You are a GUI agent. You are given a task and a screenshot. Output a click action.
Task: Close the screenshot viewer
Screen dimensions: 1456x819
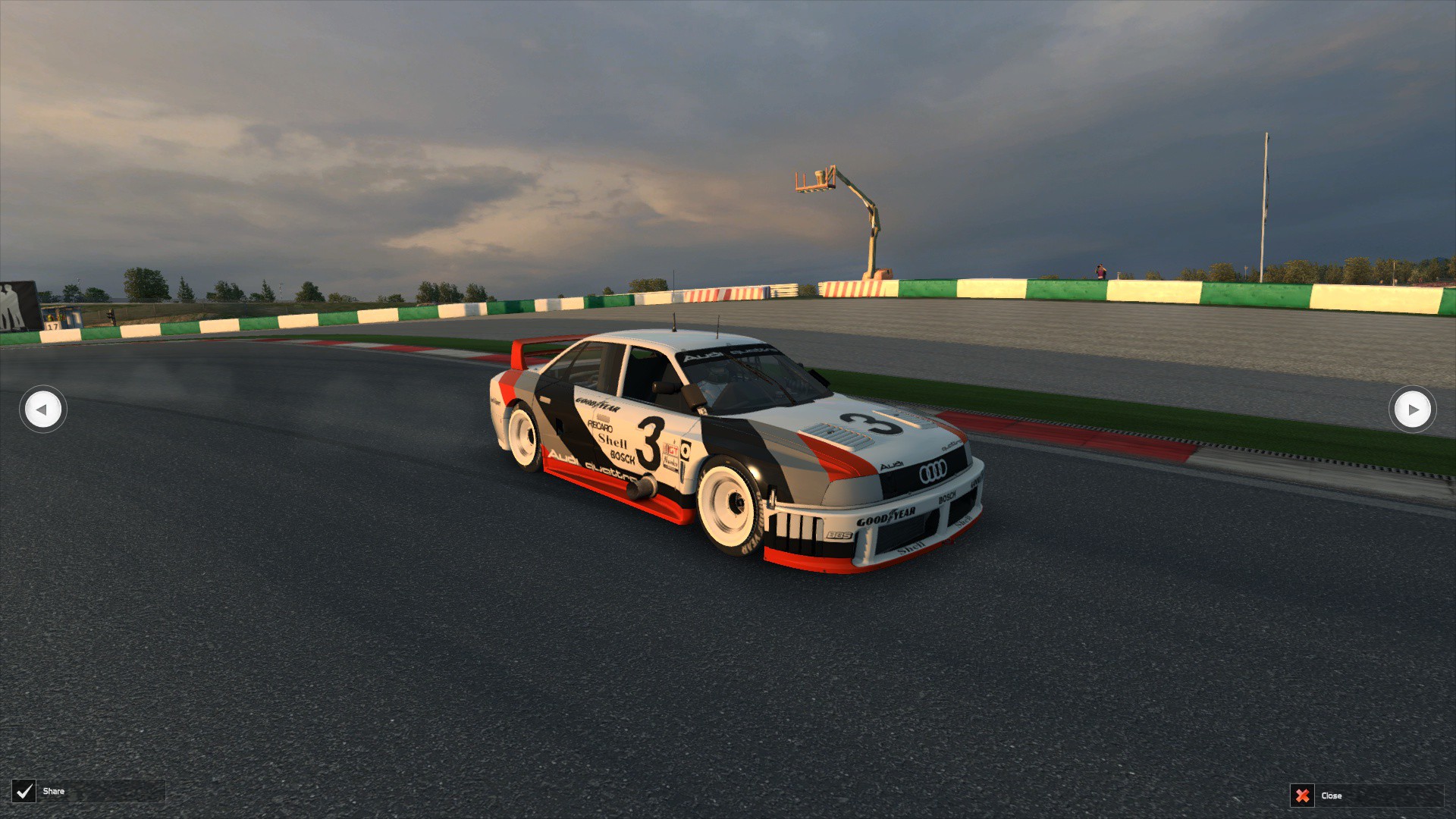coord(1303,795)
